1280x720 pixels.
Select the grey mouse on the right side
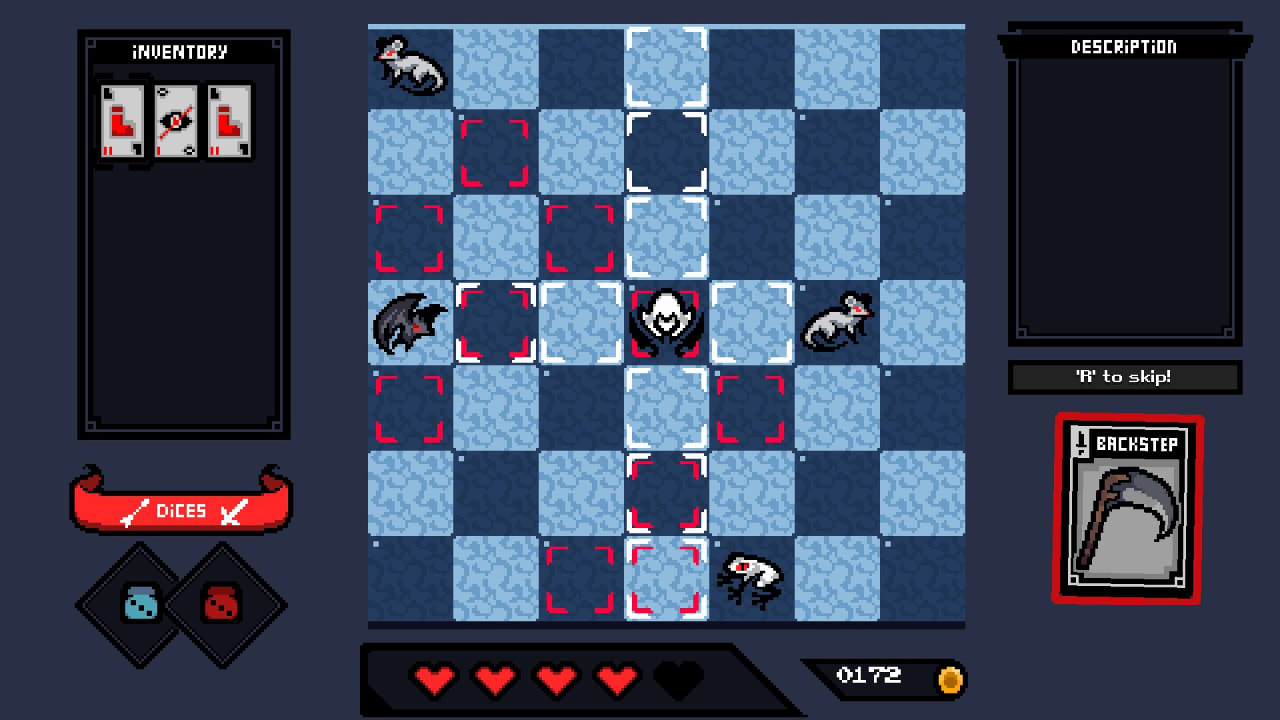point(838,320)
